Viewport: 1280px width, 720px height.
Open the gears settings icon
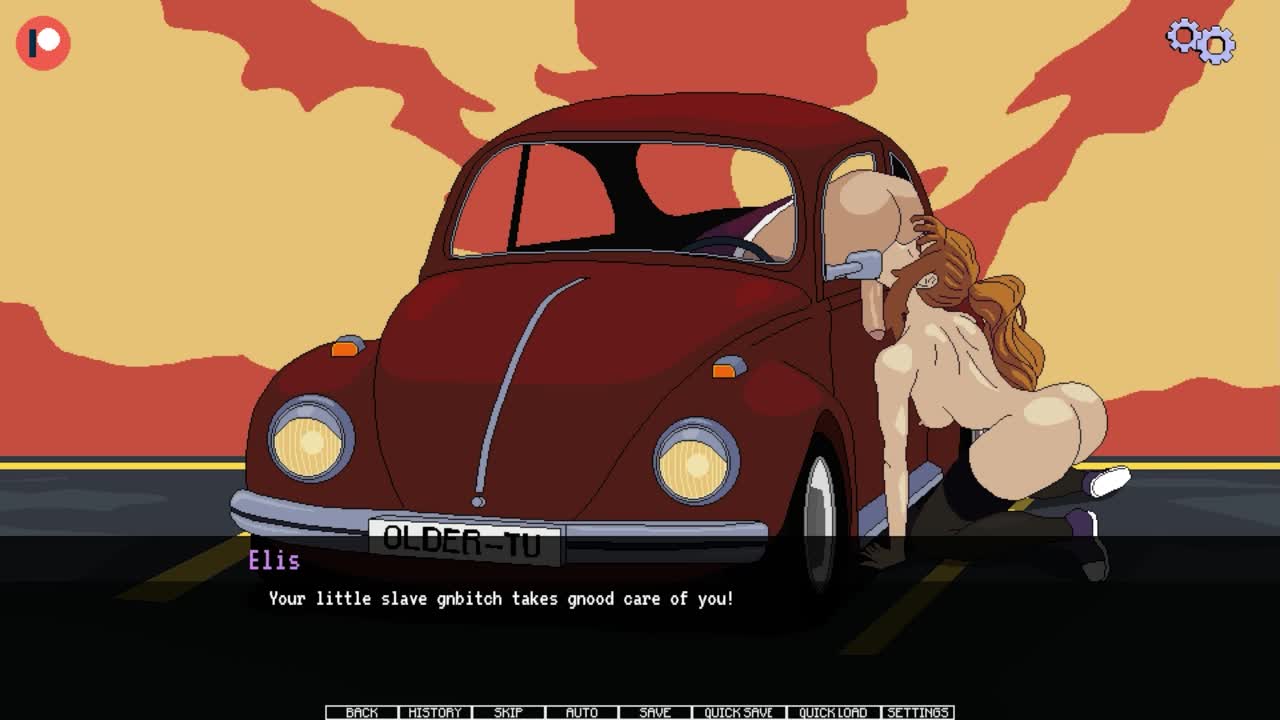1201,41
